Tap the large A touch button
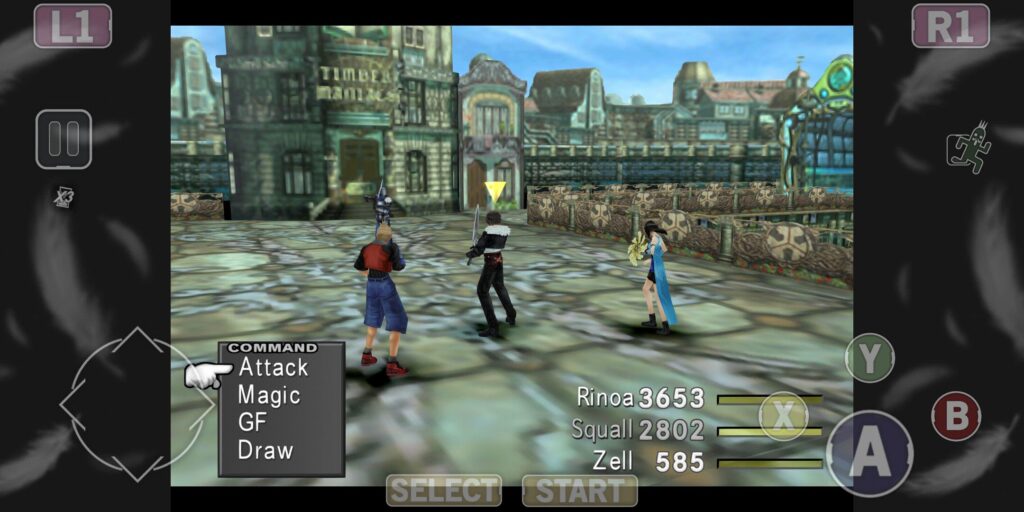The width and height of the screenshot is (1024, 512). (x=869, y=454)
